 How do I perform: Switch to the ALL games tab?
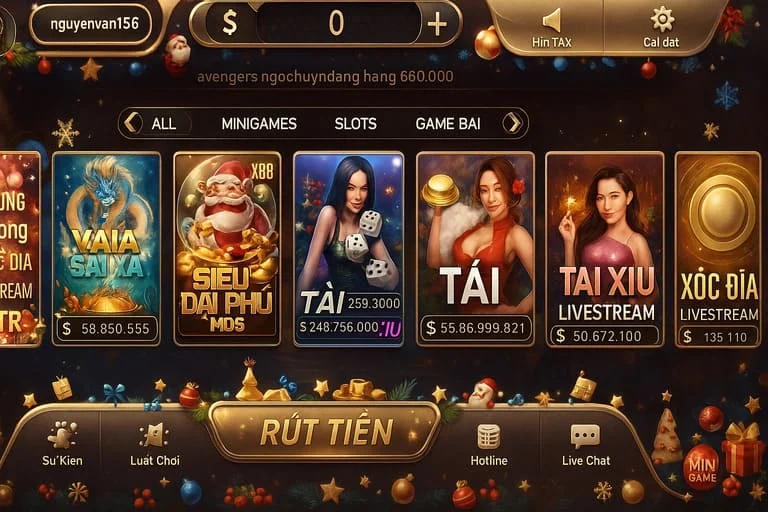tap(163, 124)
